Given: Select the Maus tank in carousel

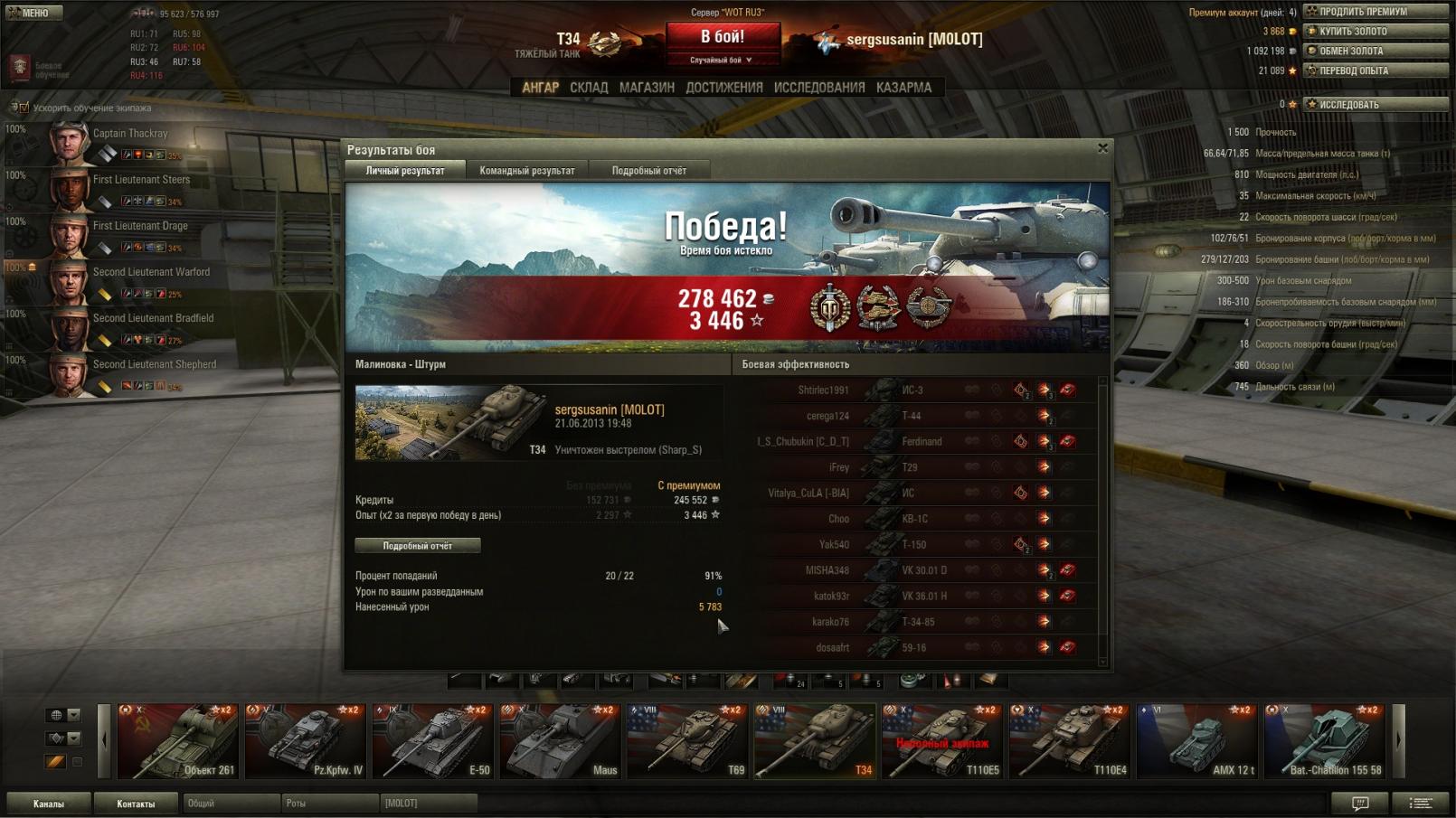Looking at the screenshot, I should [x=560, y=741].
